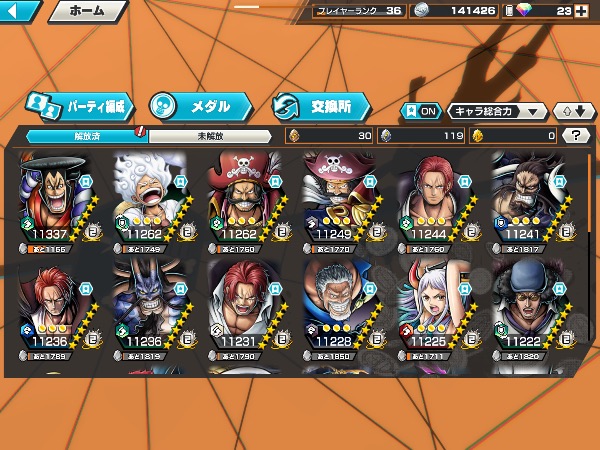Open the question mark help button
Viewport: 600px width, 450px height.
577,135
